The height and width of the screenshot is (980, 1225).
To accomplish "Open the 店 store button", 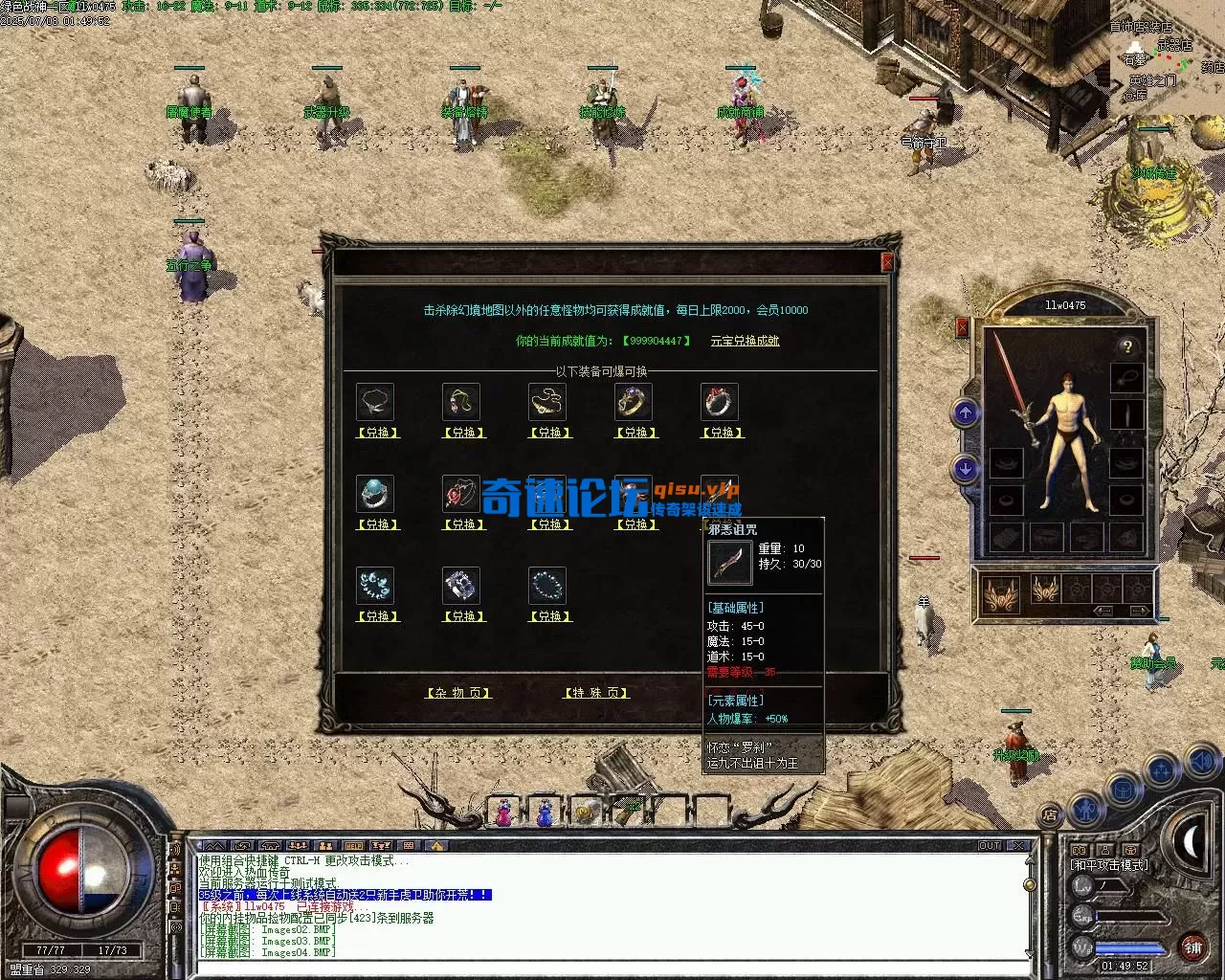I will click(1050, 815).
